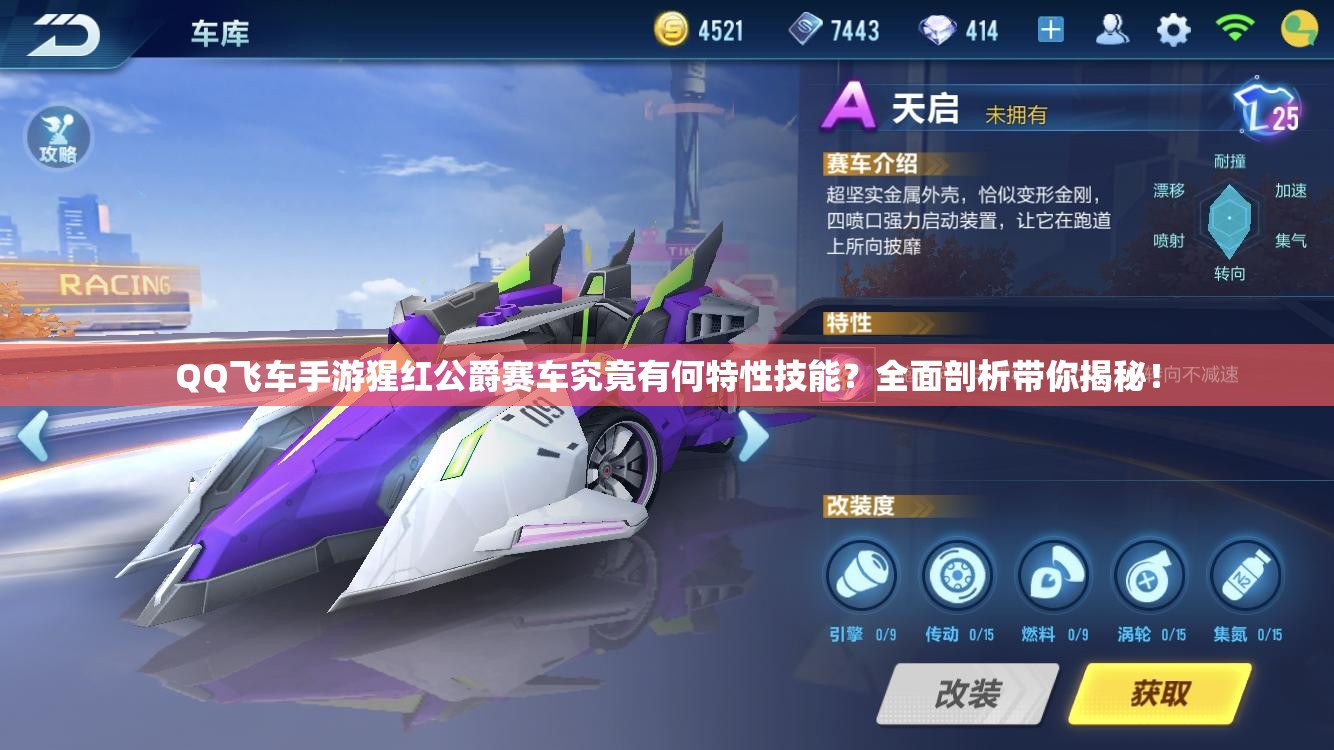Open the 攻略 strategy guide icon

[60, 138]
